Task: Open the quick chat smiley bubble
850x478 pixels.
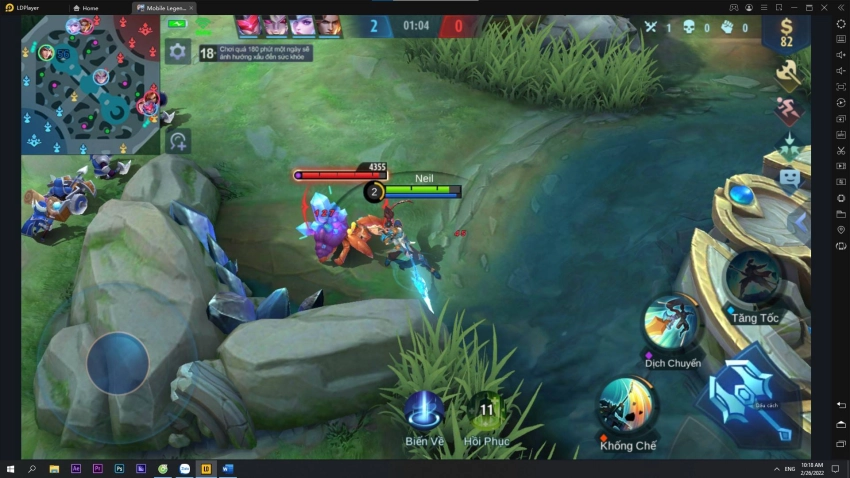Action: [789, 180]
